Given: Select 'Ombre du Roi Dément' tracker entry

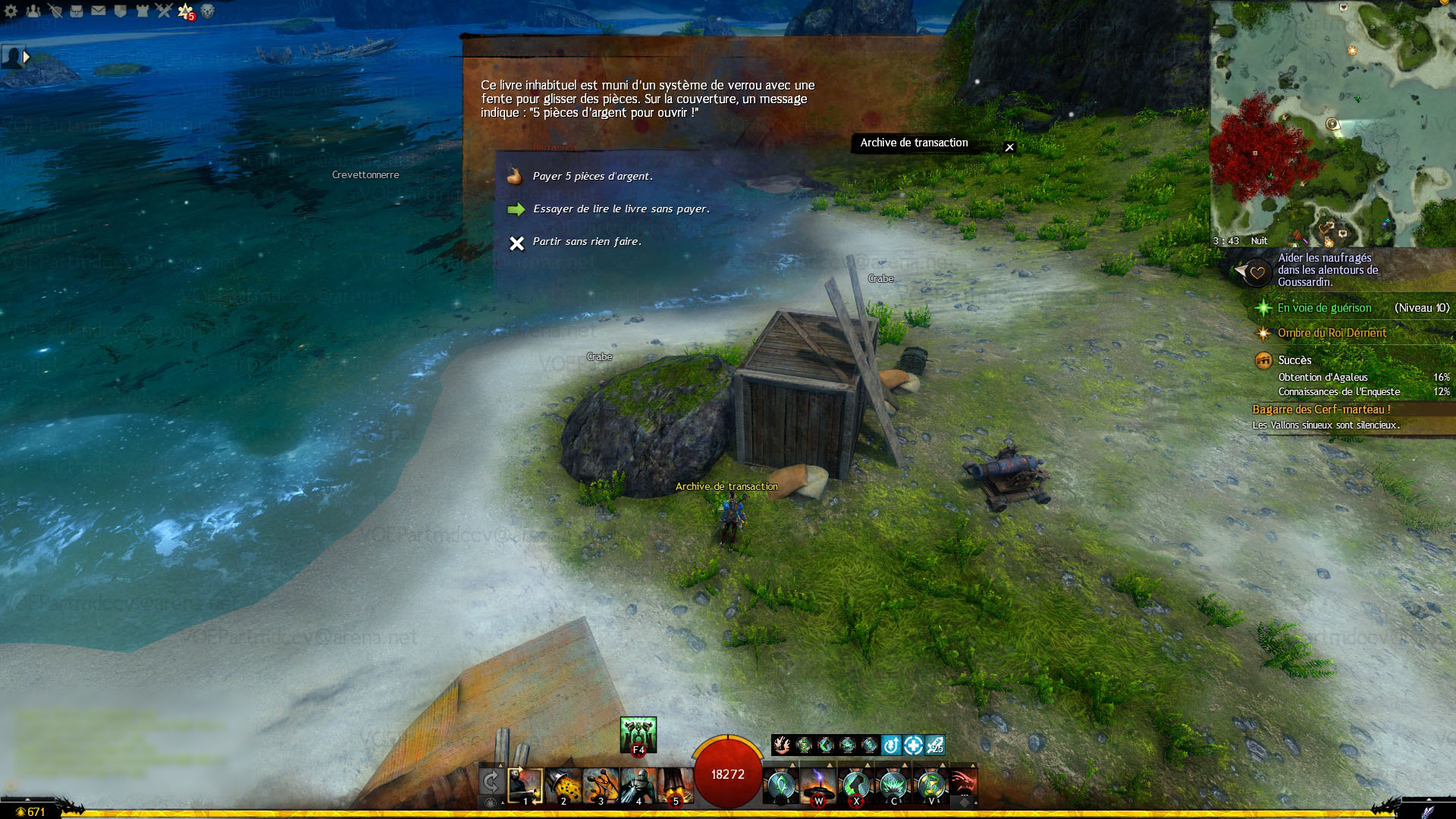Looking at the screenshot, I should 1332,333.
